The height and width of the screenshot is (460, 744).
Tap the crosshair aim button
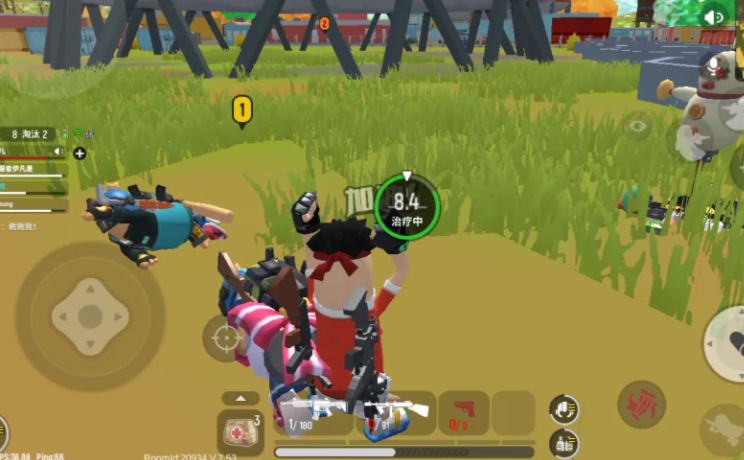[x=226, y=338]
